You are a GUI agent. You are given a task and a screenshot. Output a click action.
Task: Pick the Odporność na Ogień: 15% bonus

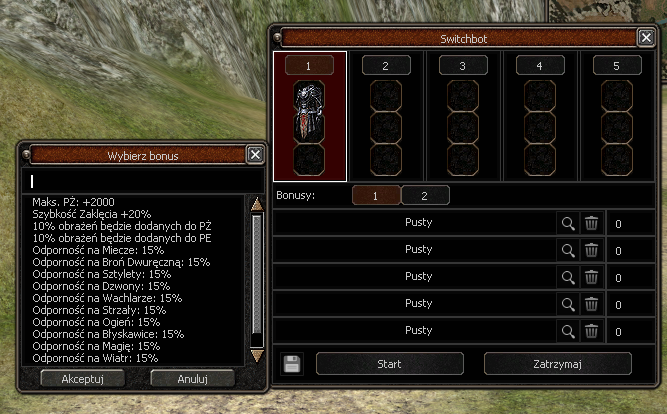[96, 322]
